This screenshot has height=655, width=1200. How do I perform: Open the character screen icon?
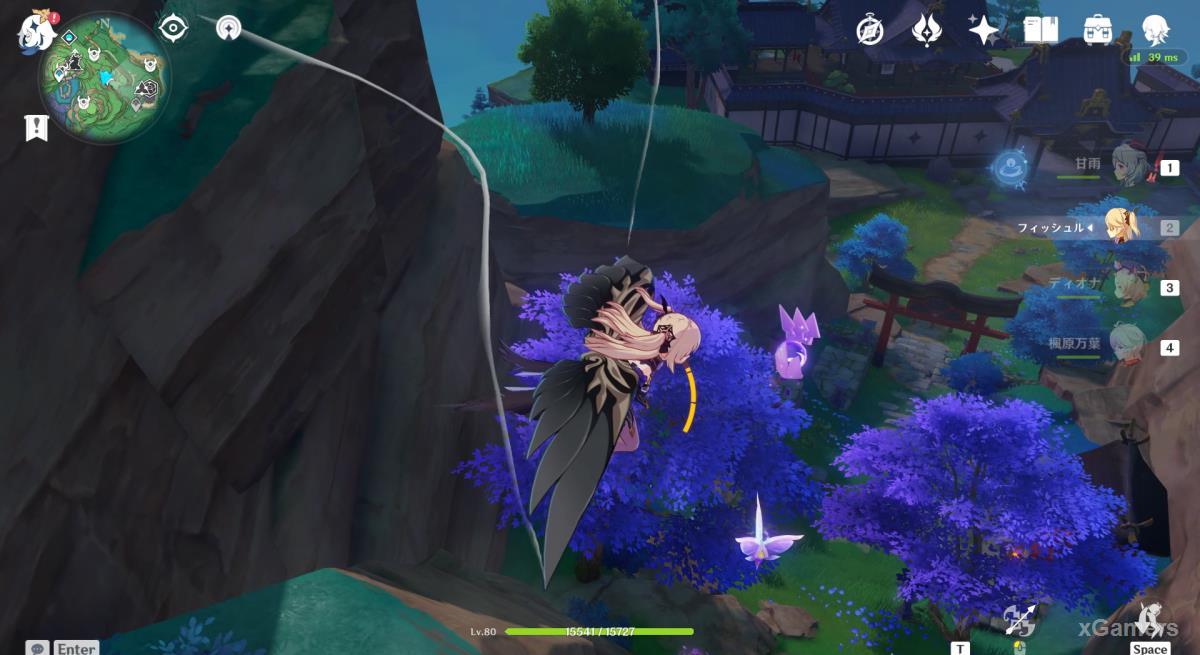1156,31
